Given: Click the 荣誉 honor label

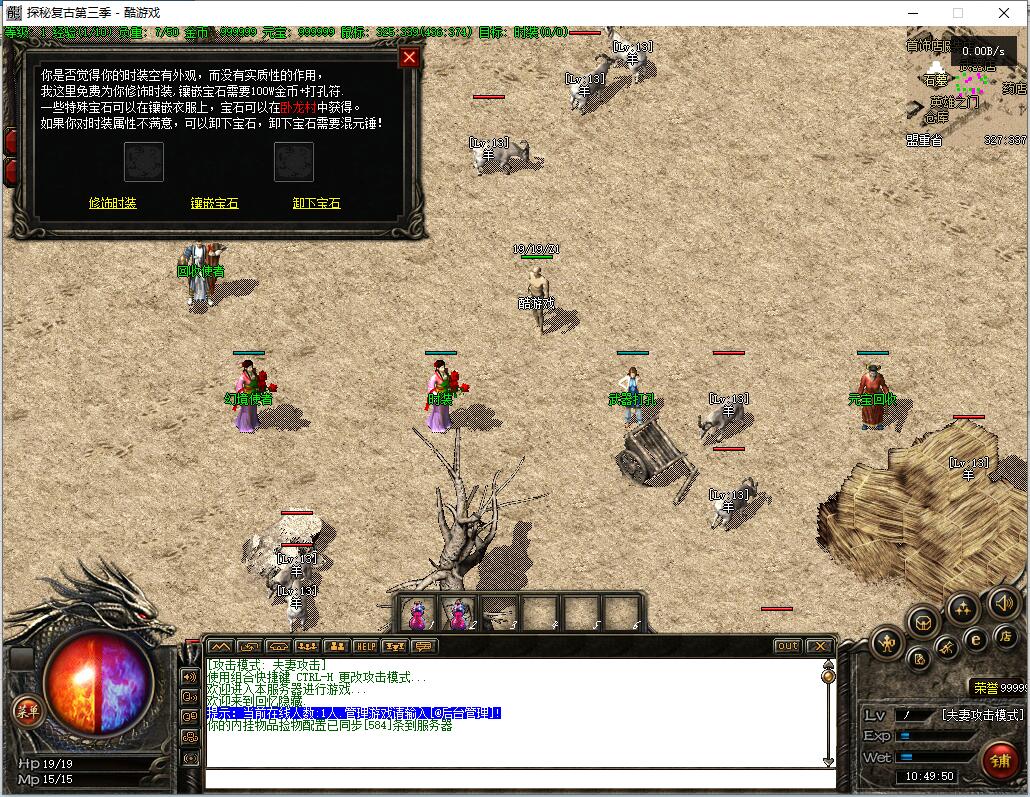Looking at the screenshot, I should 986,688.
